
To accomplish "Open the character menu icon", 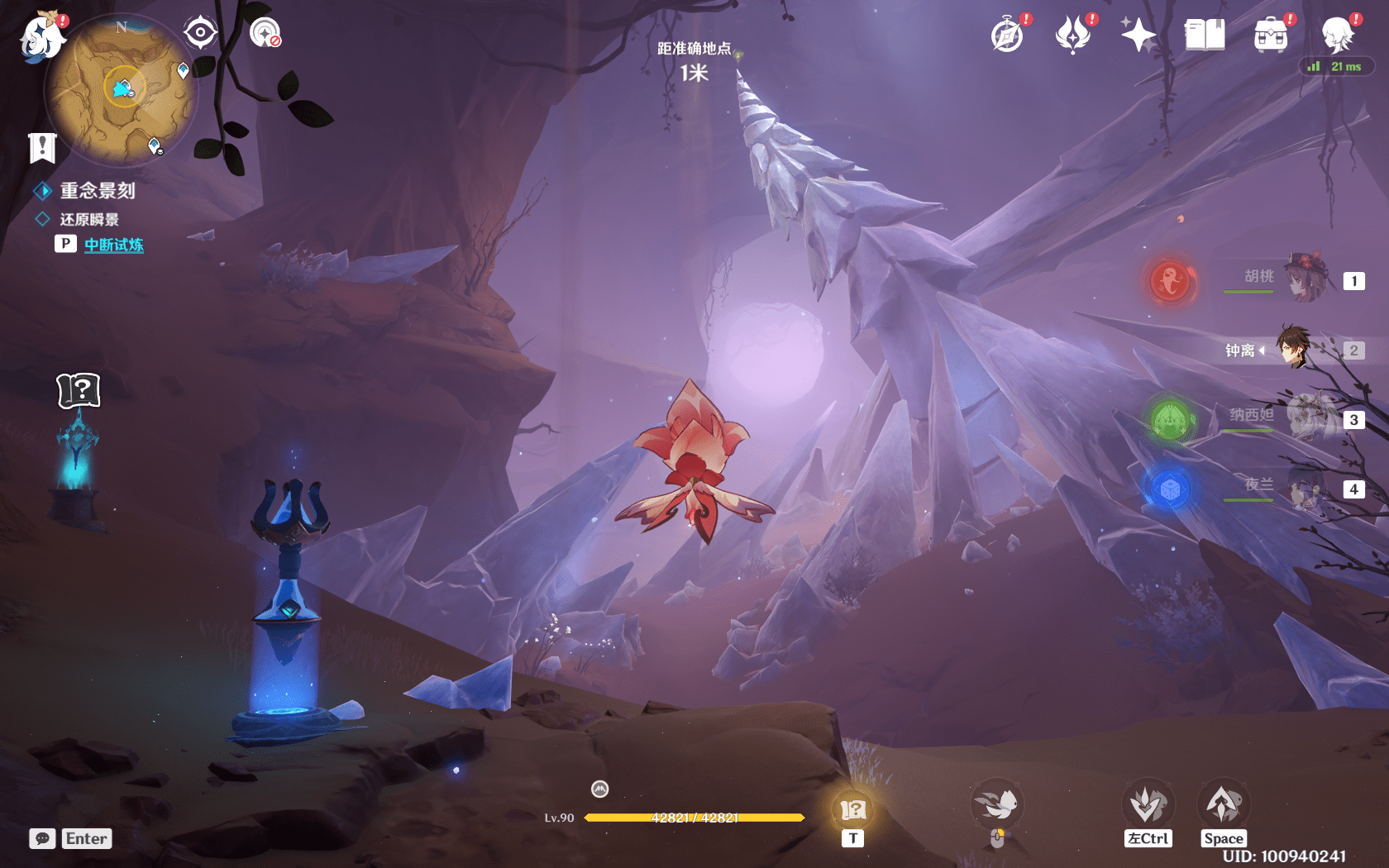I will coord(1337,36).
